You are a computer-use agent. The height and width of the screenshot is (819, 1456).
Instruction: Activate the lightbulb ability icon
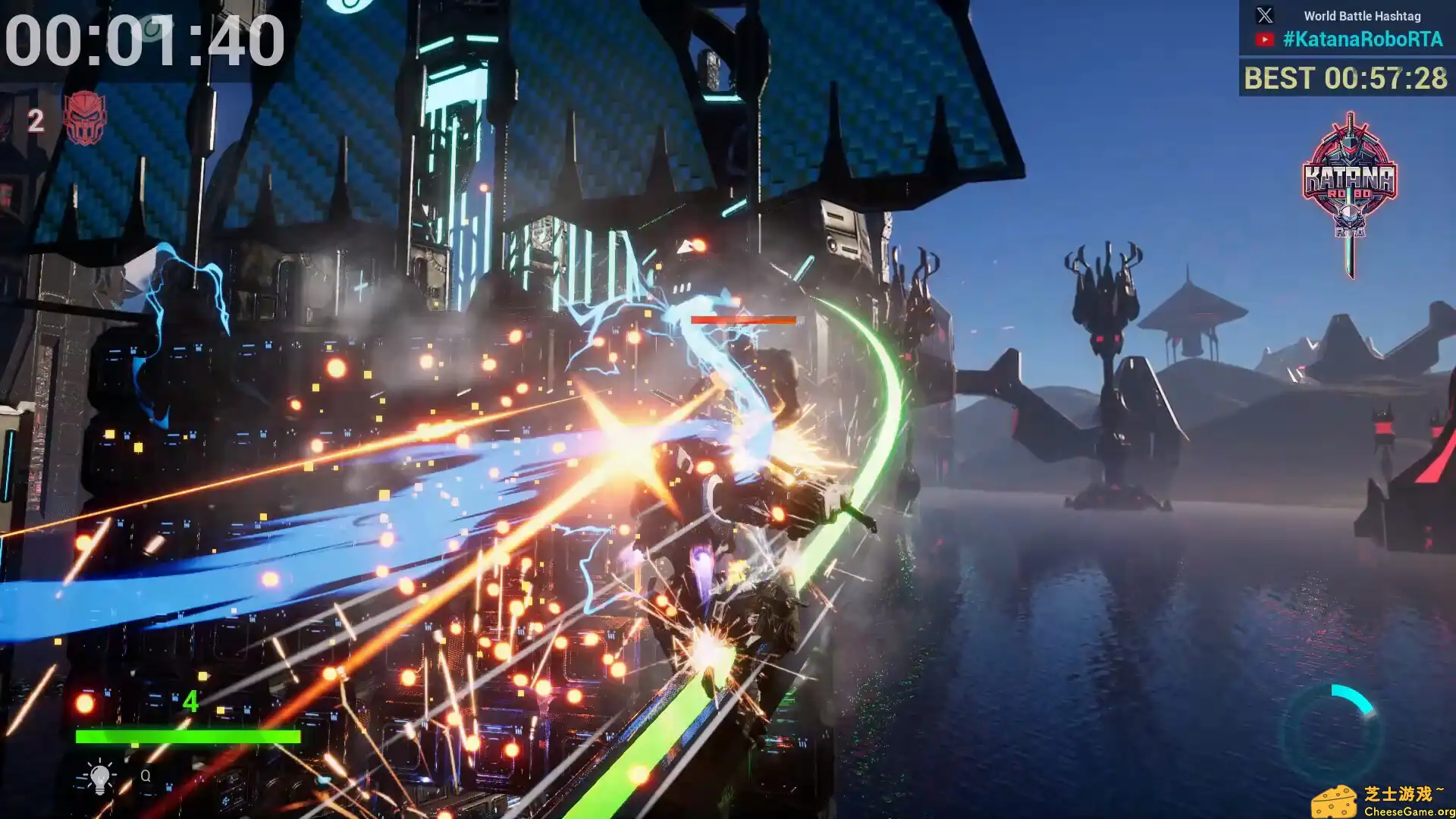point(99,777)
